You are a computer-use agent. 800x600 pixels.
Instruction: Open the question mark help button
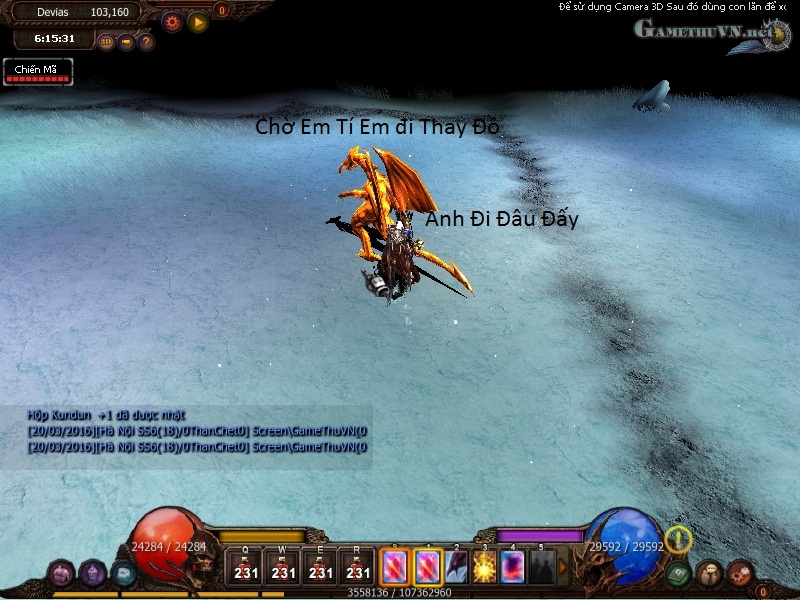point(146,42)
